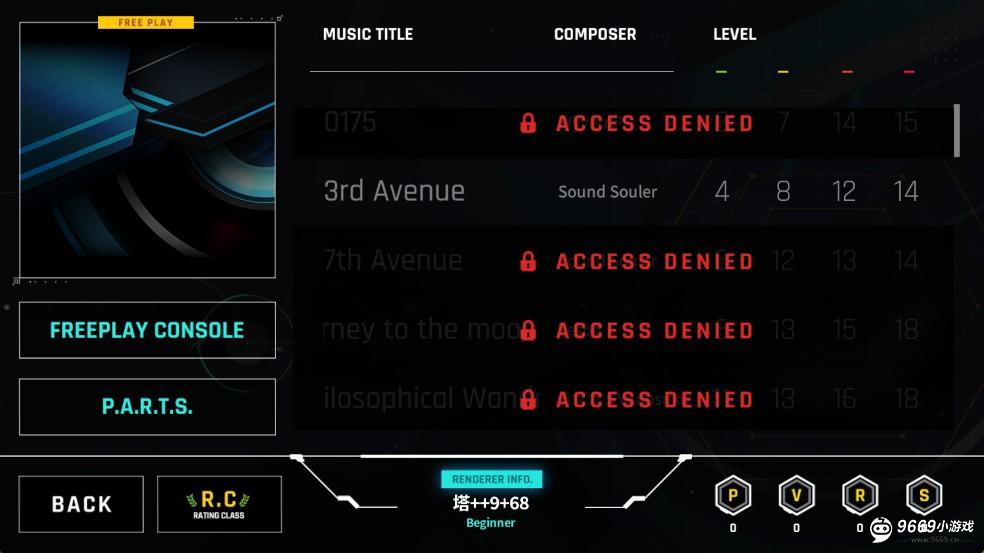Viewport: 984px width, 553px height.
Task: Open the Renderer Info player panel
Action: point(491,502)
